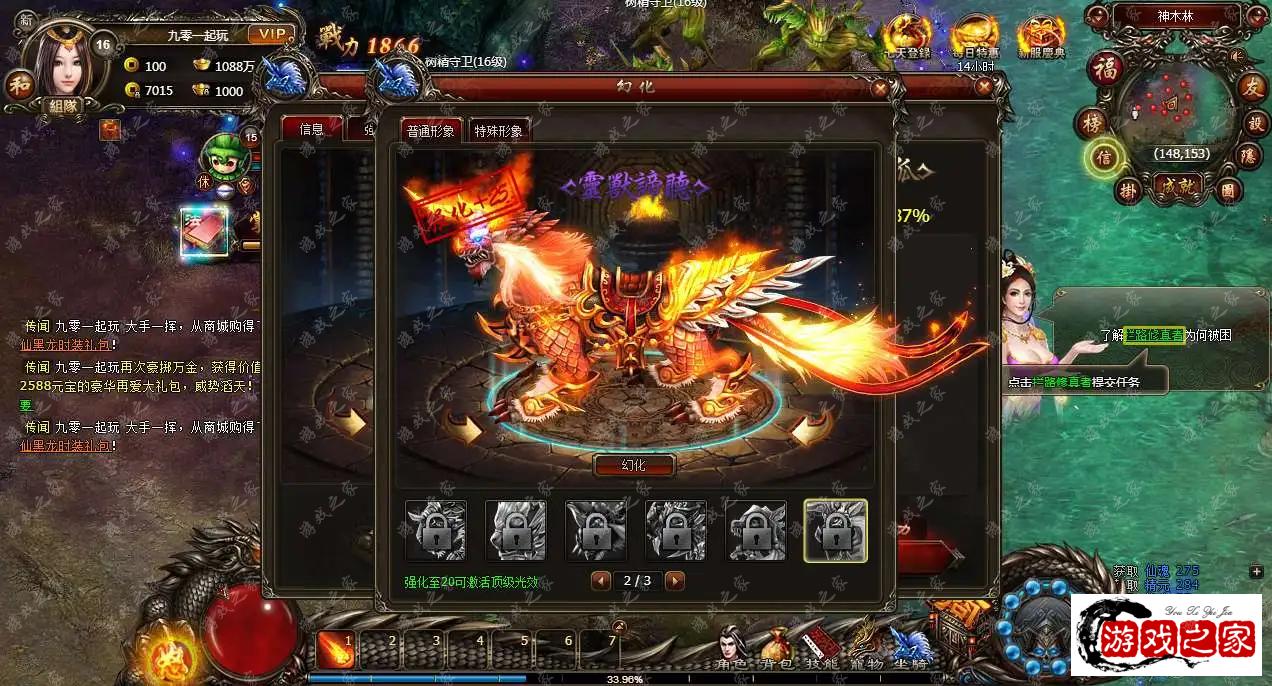Open the 每日特惠 daily deal icon

[974, 38]
